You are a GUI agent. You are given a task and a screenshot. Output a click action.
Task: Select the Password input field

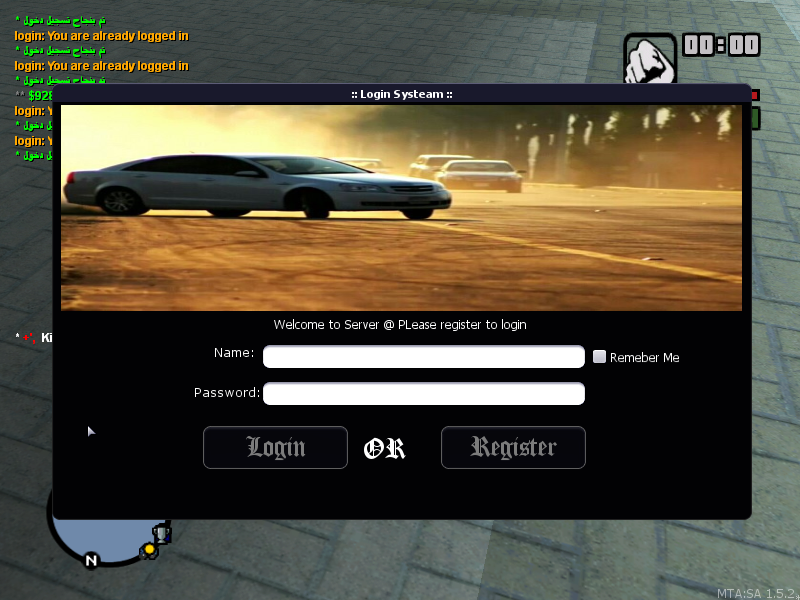click(x=423, y=393)
